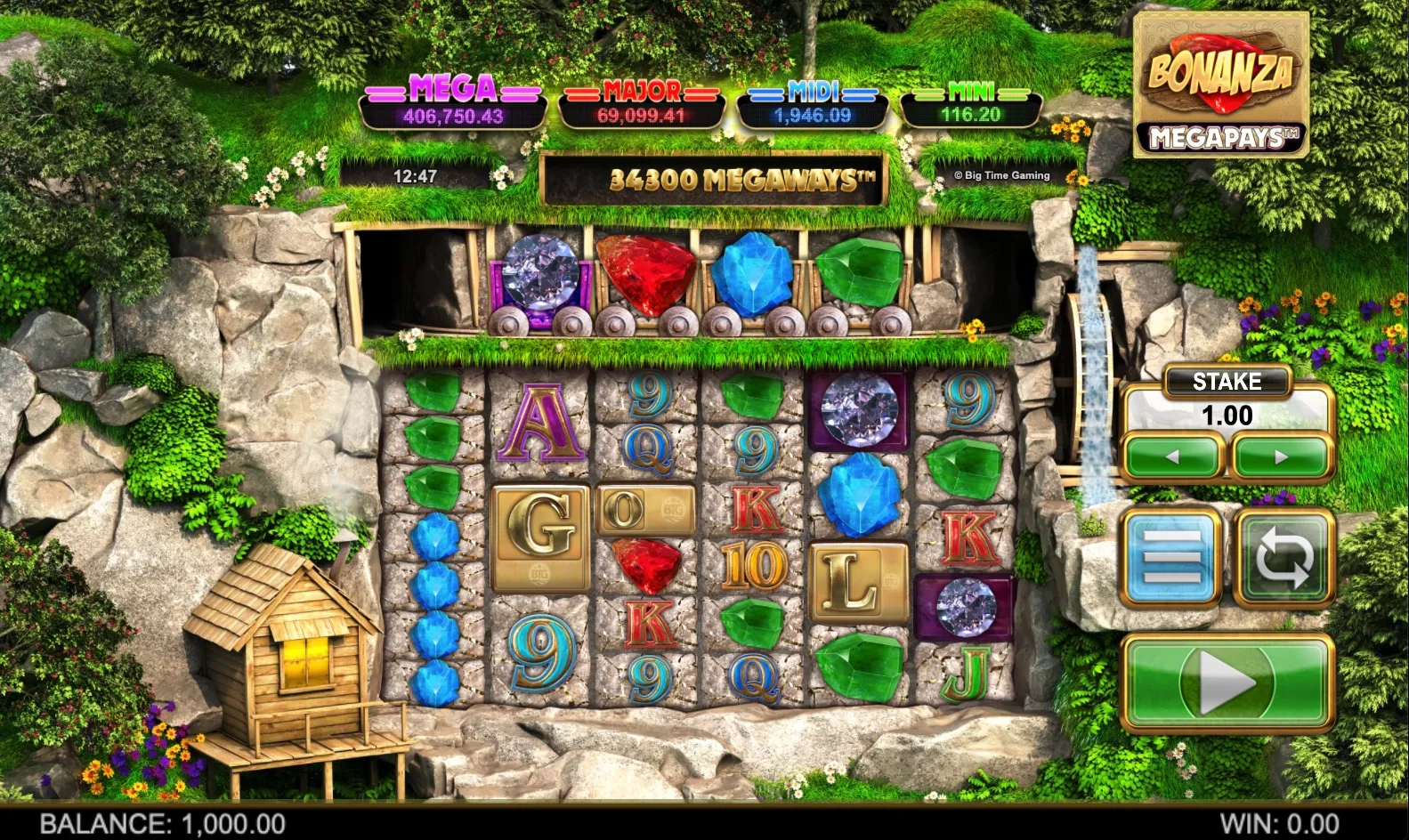Click the stake value showing 1.00

(1227, 414)
